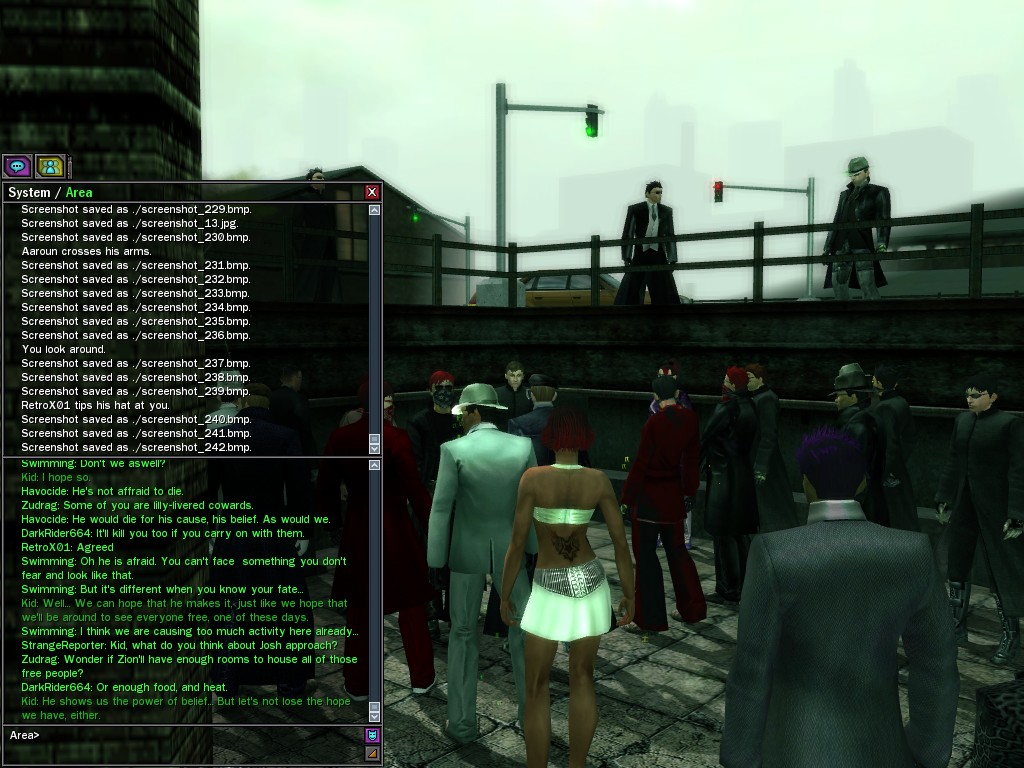Open the purple speech bubble chat icon
Viewport: 1024px width, 768px height.
point(17,167)
